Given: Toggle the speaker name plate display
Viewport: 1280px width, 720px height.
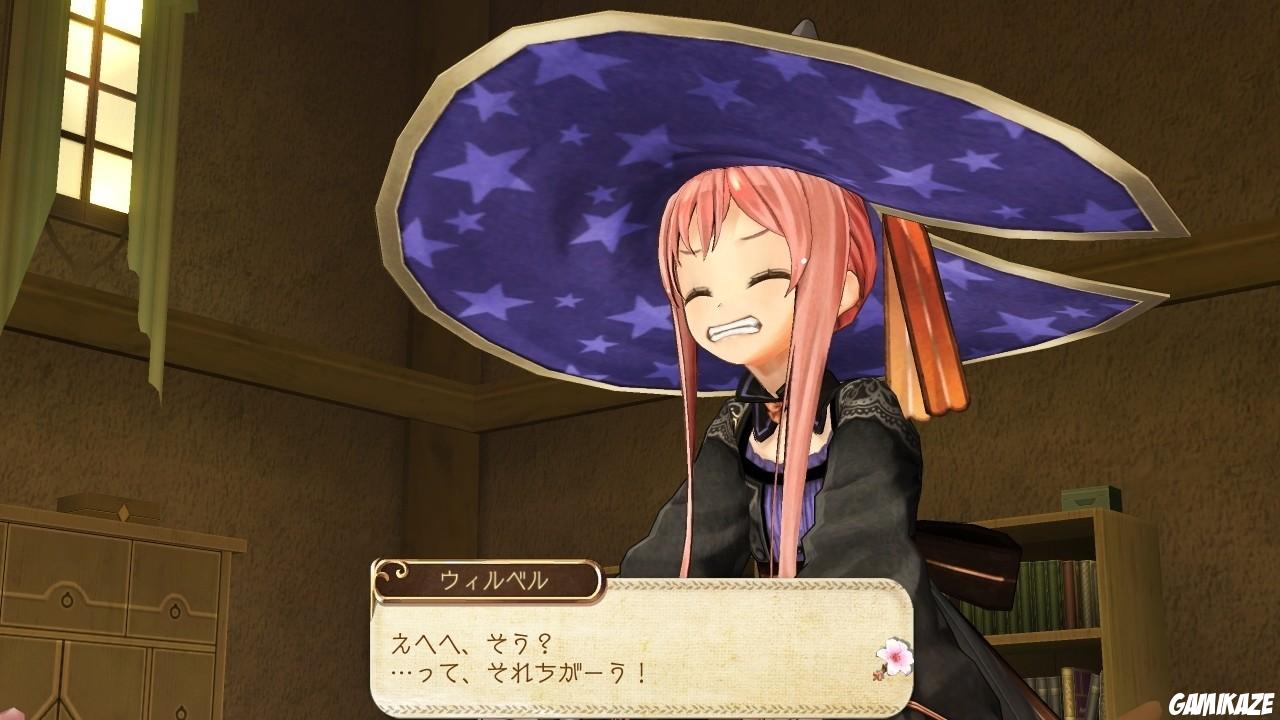Looking at the screenshot, I should tap(480, 578).
